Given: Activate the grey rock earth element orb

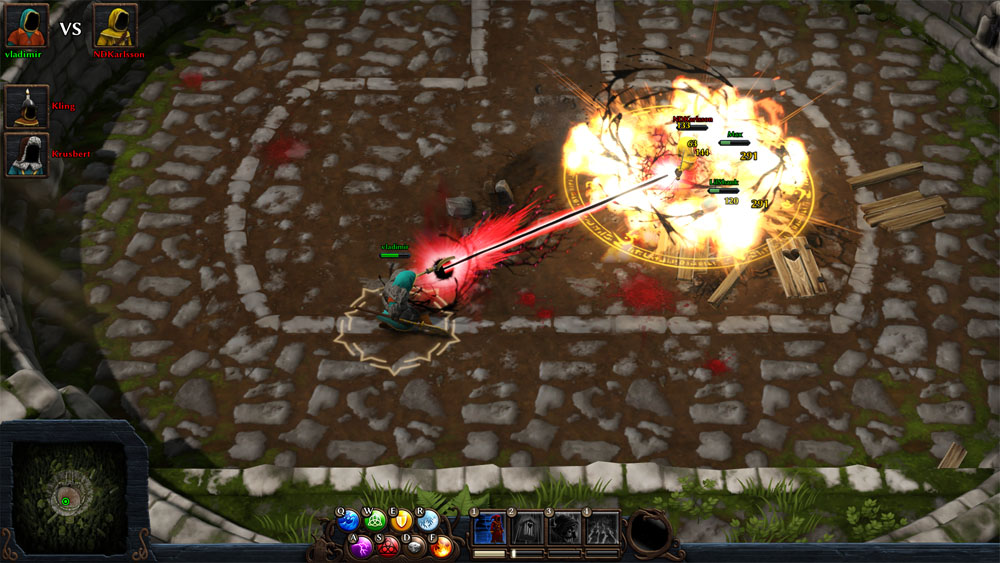Looking at the screenshot, I should (416, 547).
